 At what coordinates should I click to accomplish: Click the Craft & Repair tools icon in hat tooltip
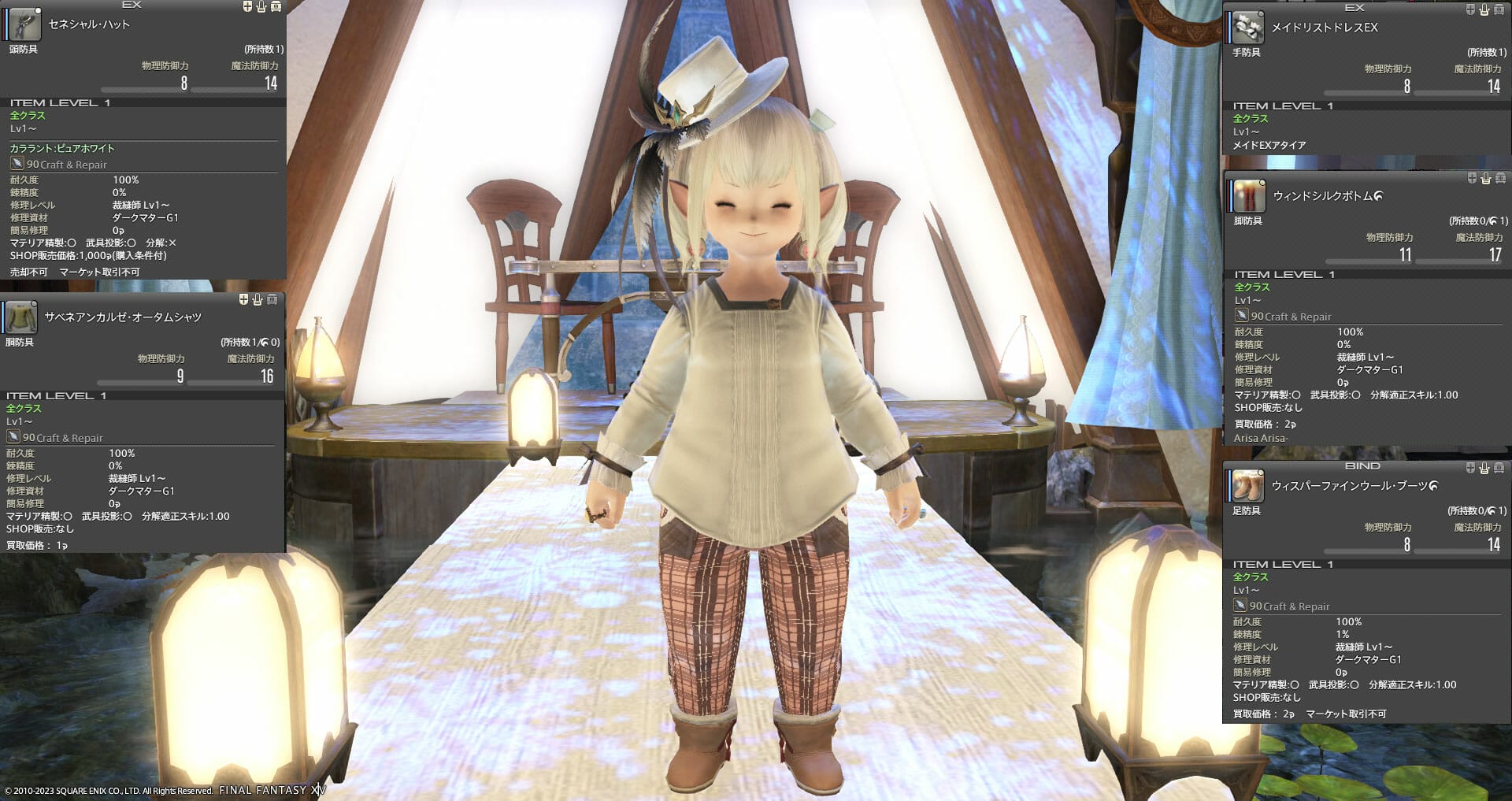tap(18, 164)
